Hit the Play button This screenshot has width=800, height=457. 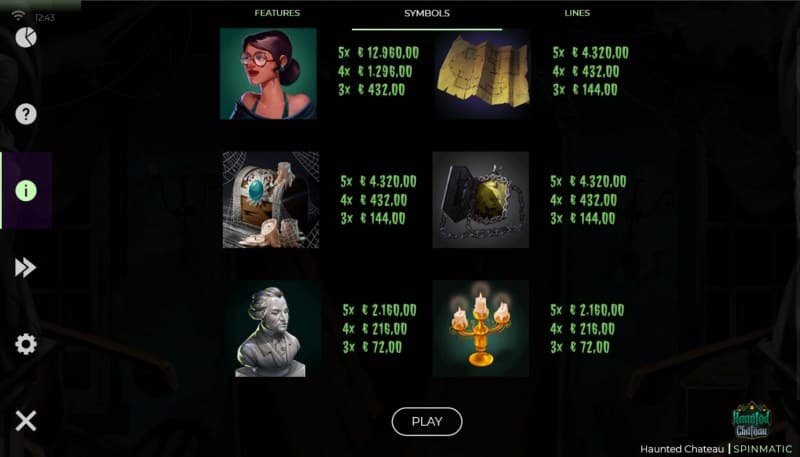click(x=427, y=421)
